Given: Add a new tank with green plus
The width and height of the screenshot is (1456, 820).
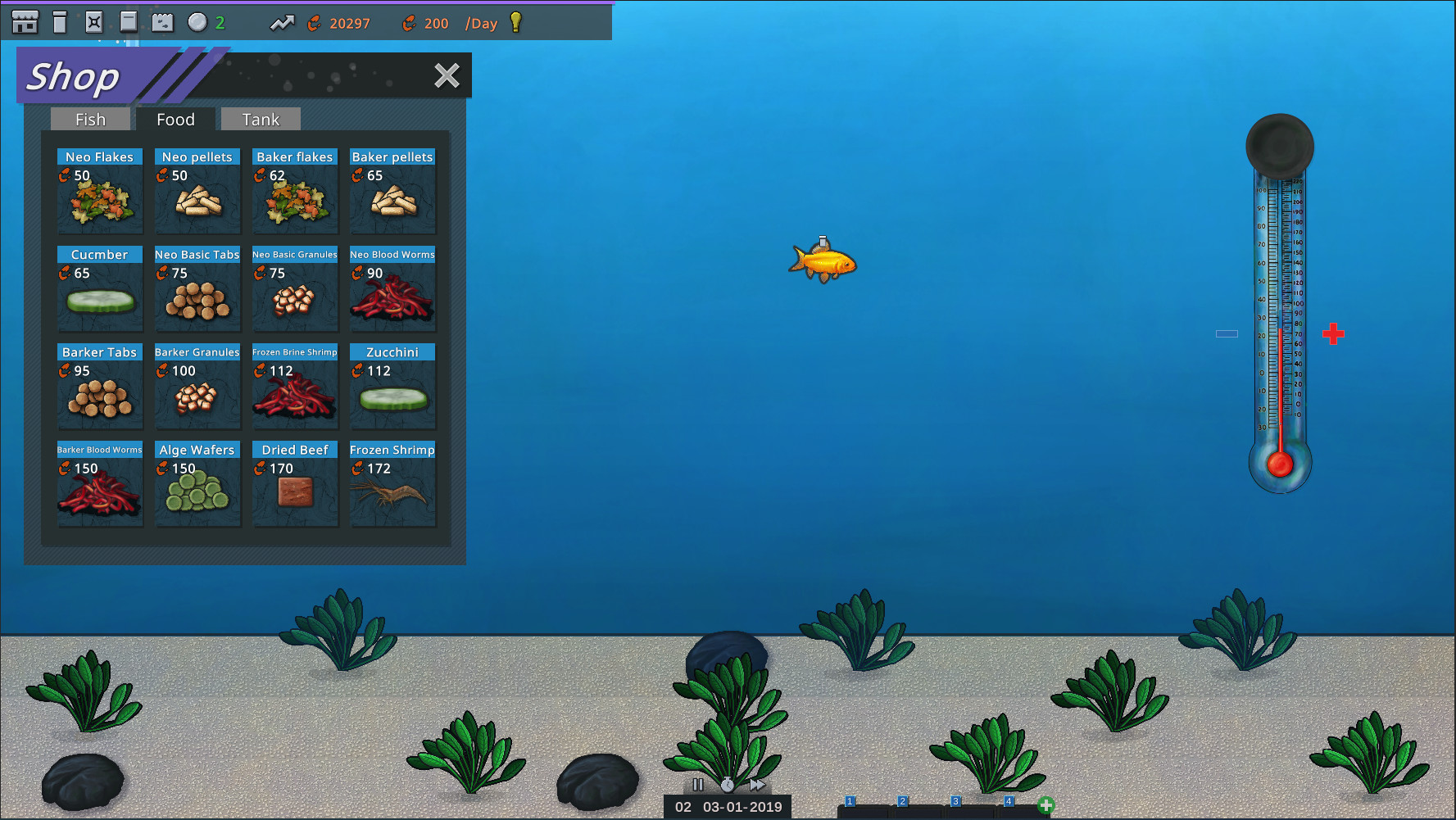Looking at the screenshot, I should (1046, 806).
